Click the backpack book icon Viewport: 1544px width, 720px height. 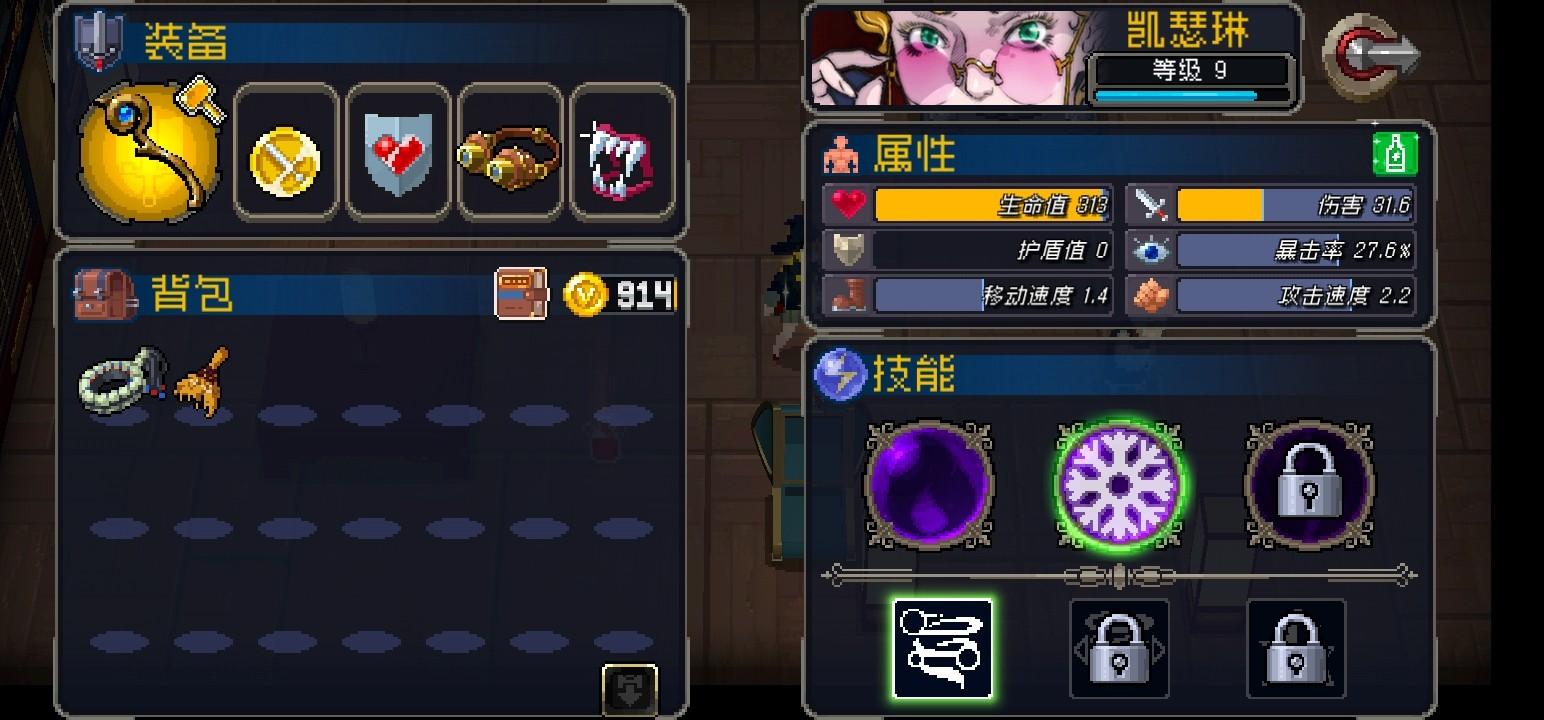(x=524, y=292)
